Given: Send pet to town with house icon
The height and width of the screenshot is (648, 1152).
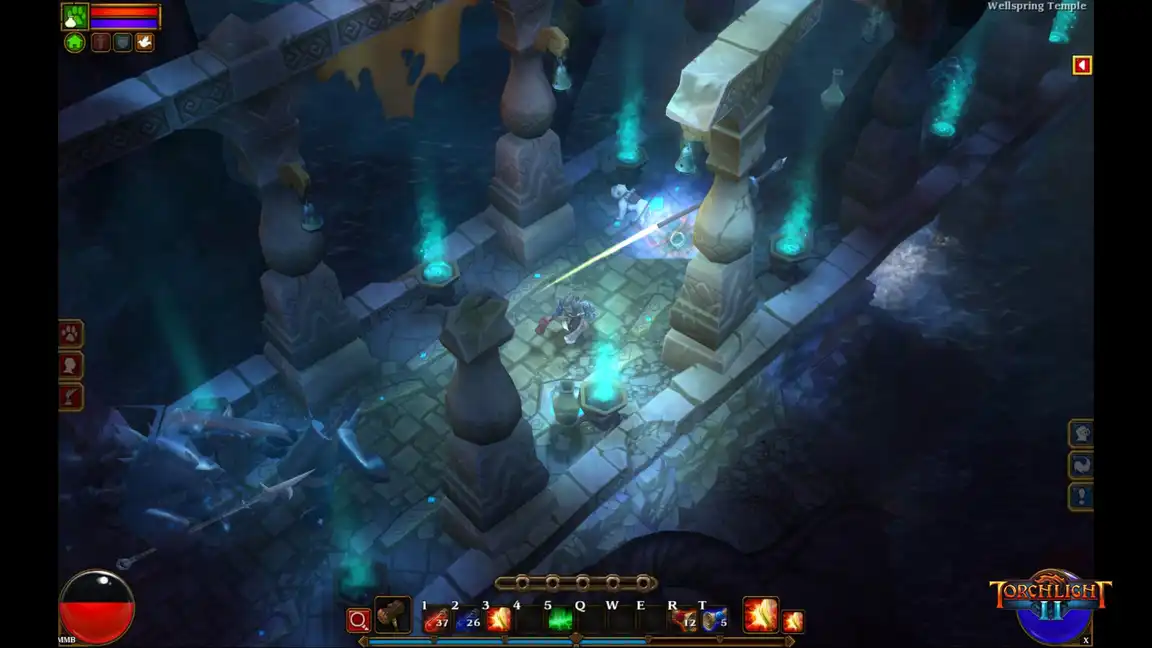Looking at the screenshot, I should pyautogui.click(x=75, y=42).
